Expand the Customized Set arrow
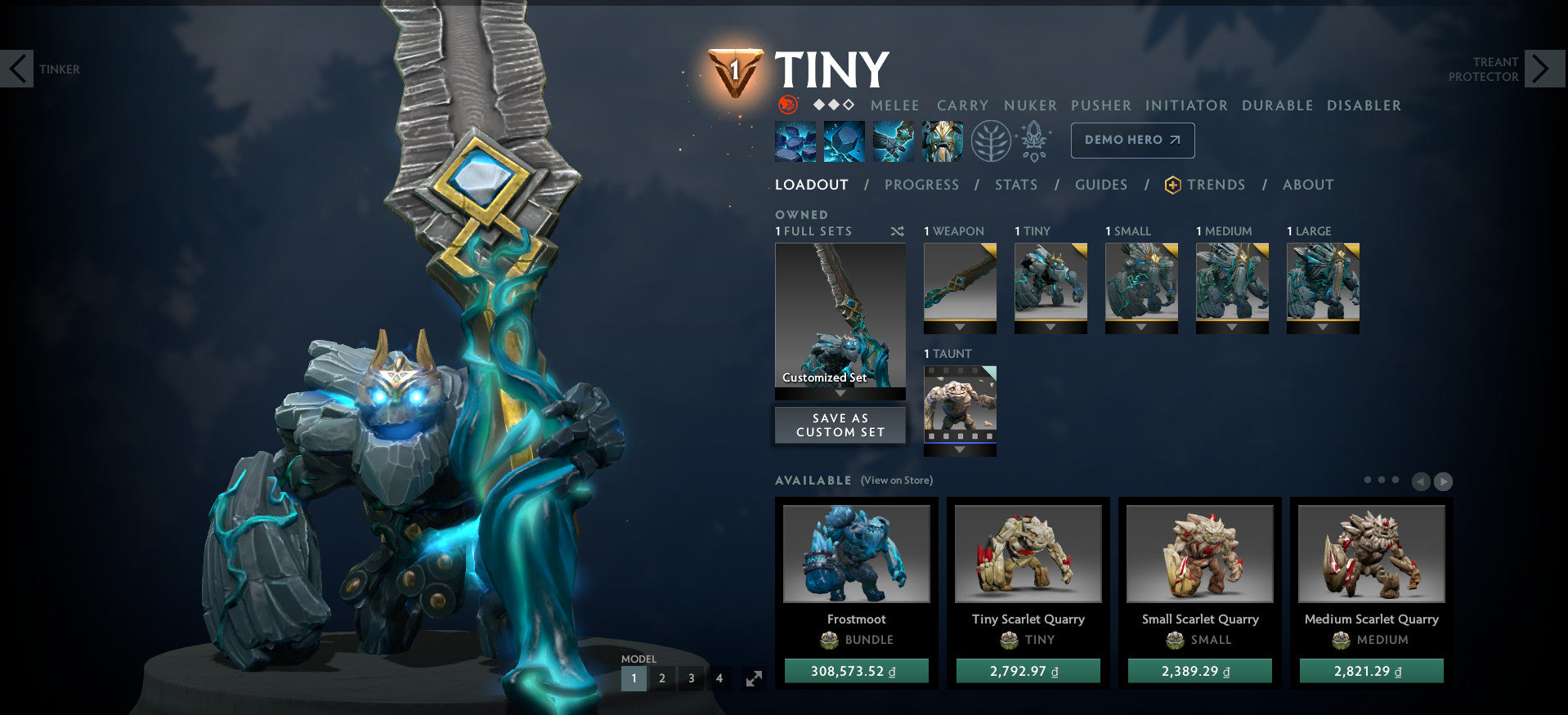 click(x=840, y=393)
